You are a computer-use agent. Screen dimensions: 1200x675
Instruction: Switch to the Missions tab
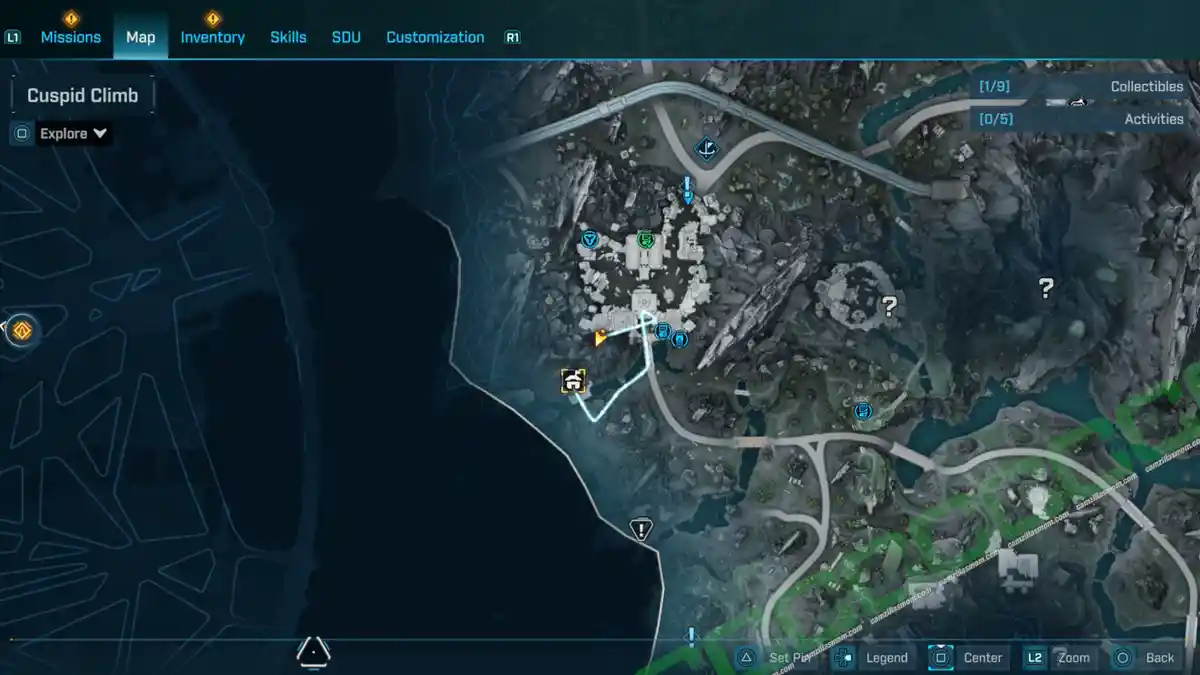coord(70,37)
